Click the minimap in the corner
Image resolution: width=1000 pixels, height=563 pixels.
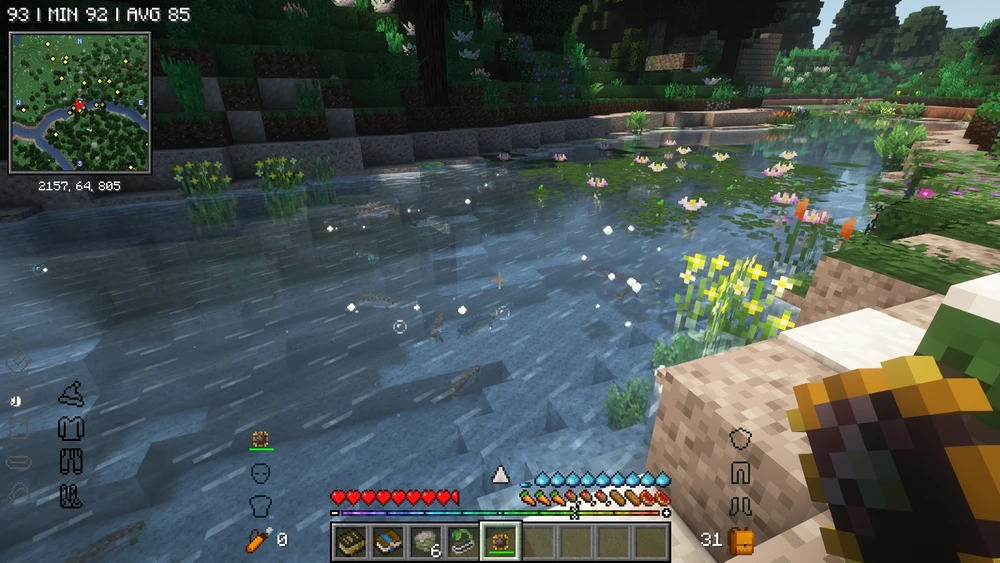80,102
